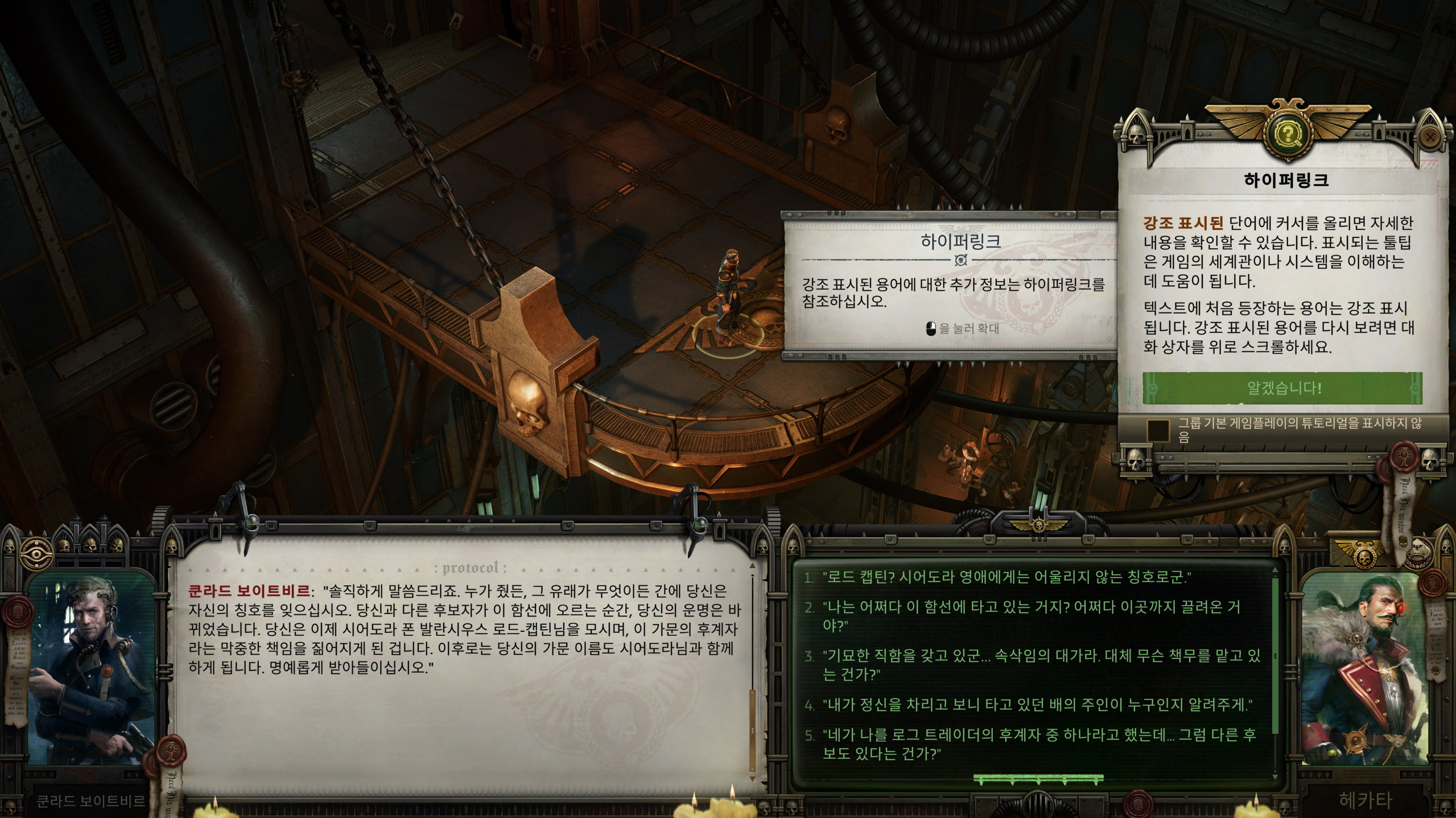This screenshot has width=1456, height=818.
Task: Pick reply 3 about 속삭임의 대가
Action: tap(1041, 664)
